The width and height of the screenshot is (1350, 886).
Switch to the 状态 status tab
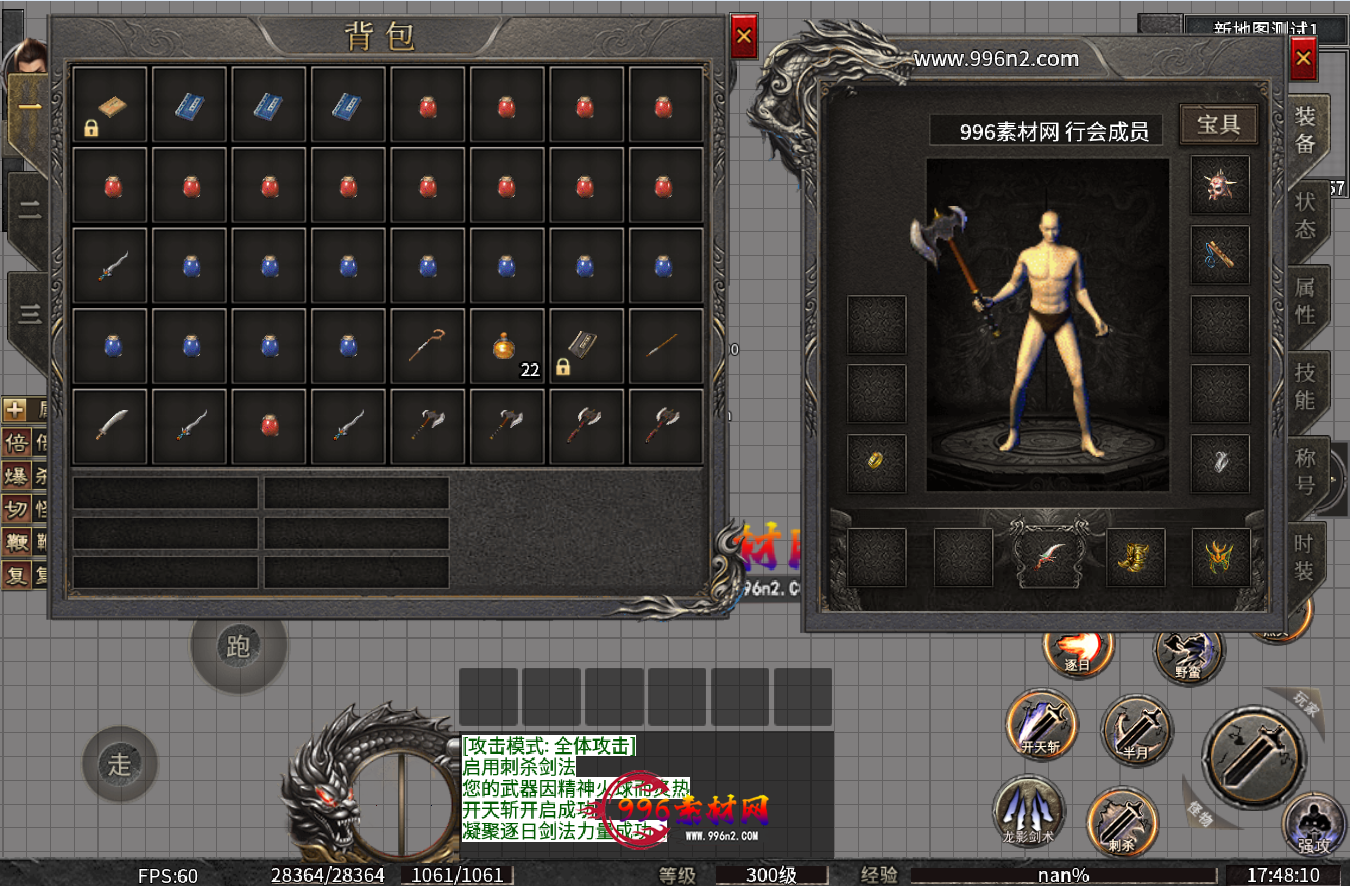(x=1305, y=214)
